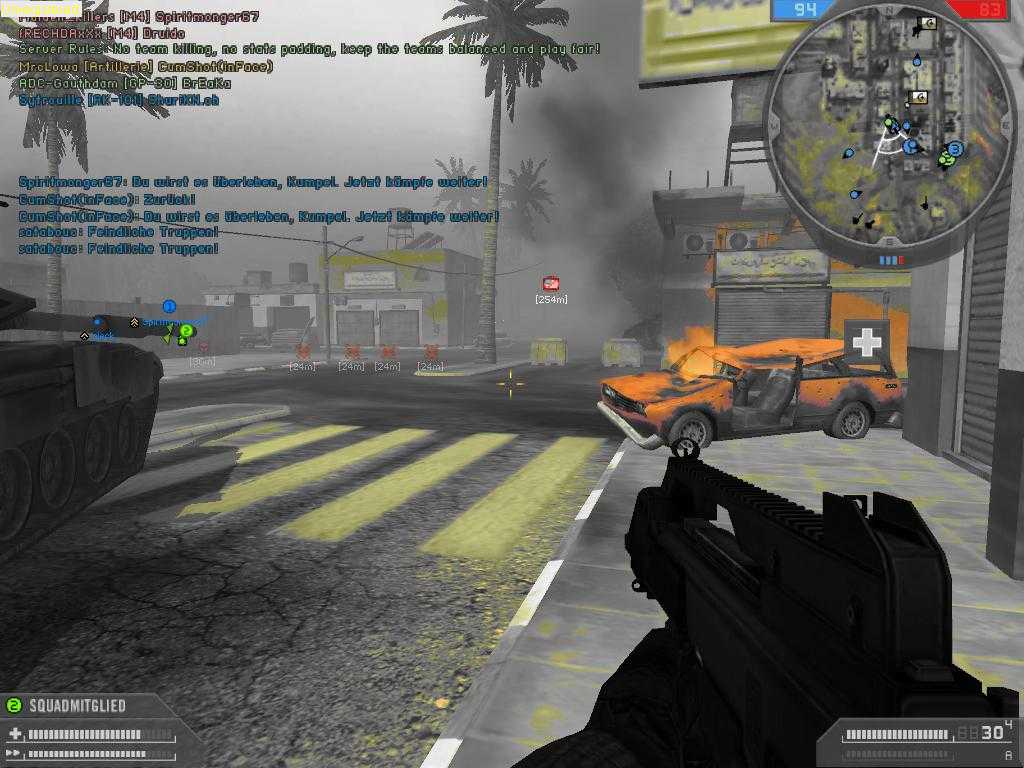The width and height of the screenshot is (1024, 768).
Task: Click the flag marker labeled 254m
Action: [550, 284]
